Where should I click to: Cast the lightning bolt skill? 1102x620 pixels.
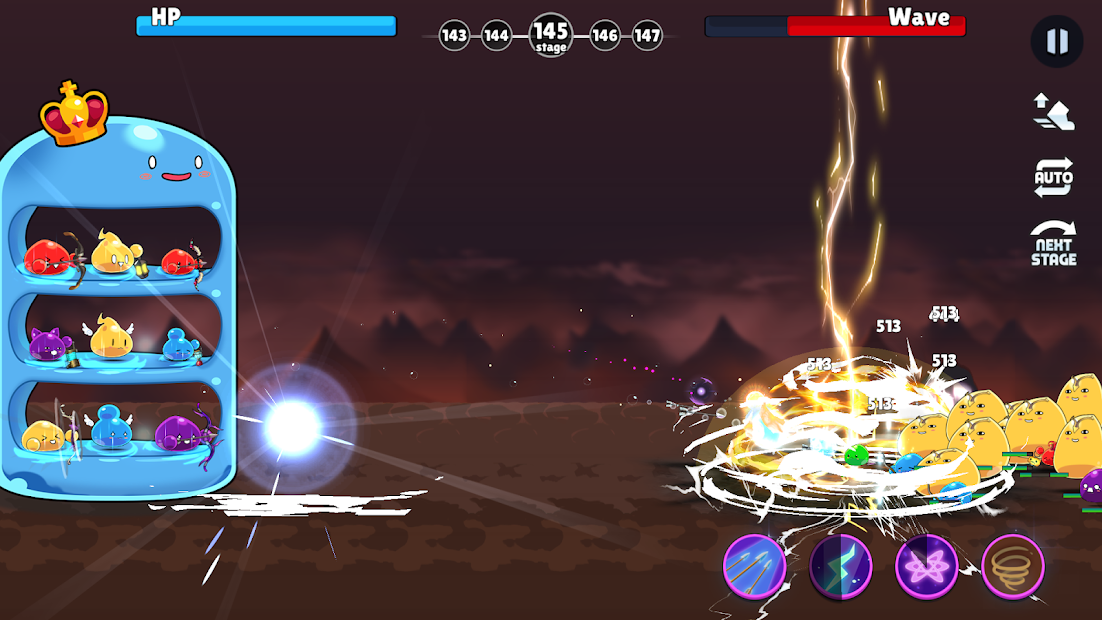(841, 567)
